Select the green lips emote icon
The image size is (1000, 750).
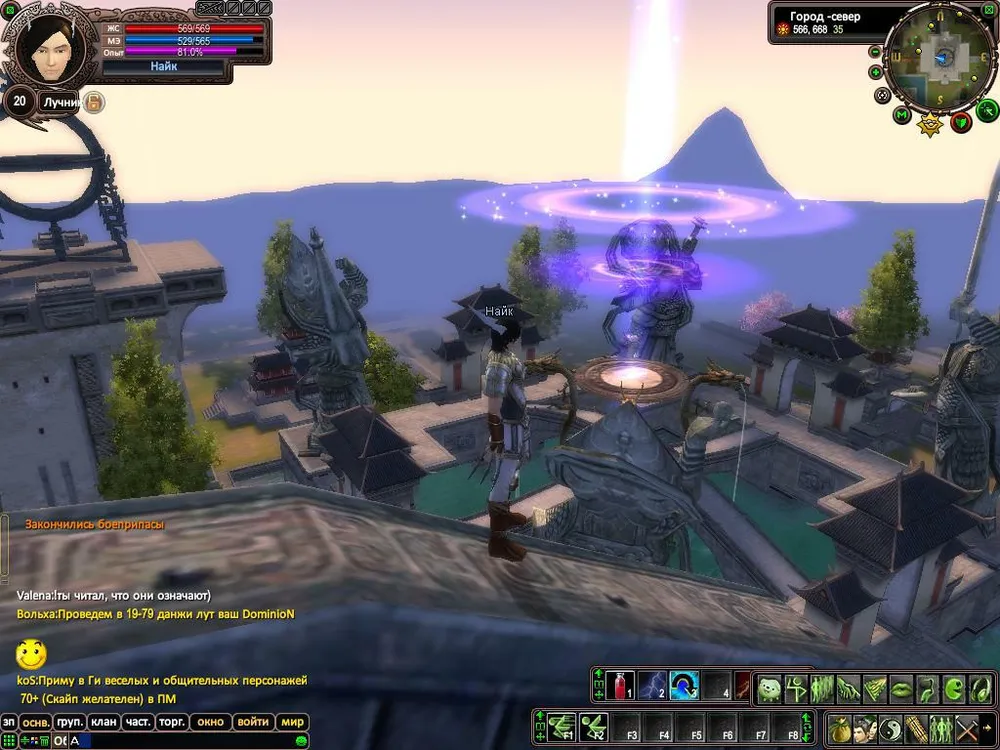coord(901,688)
